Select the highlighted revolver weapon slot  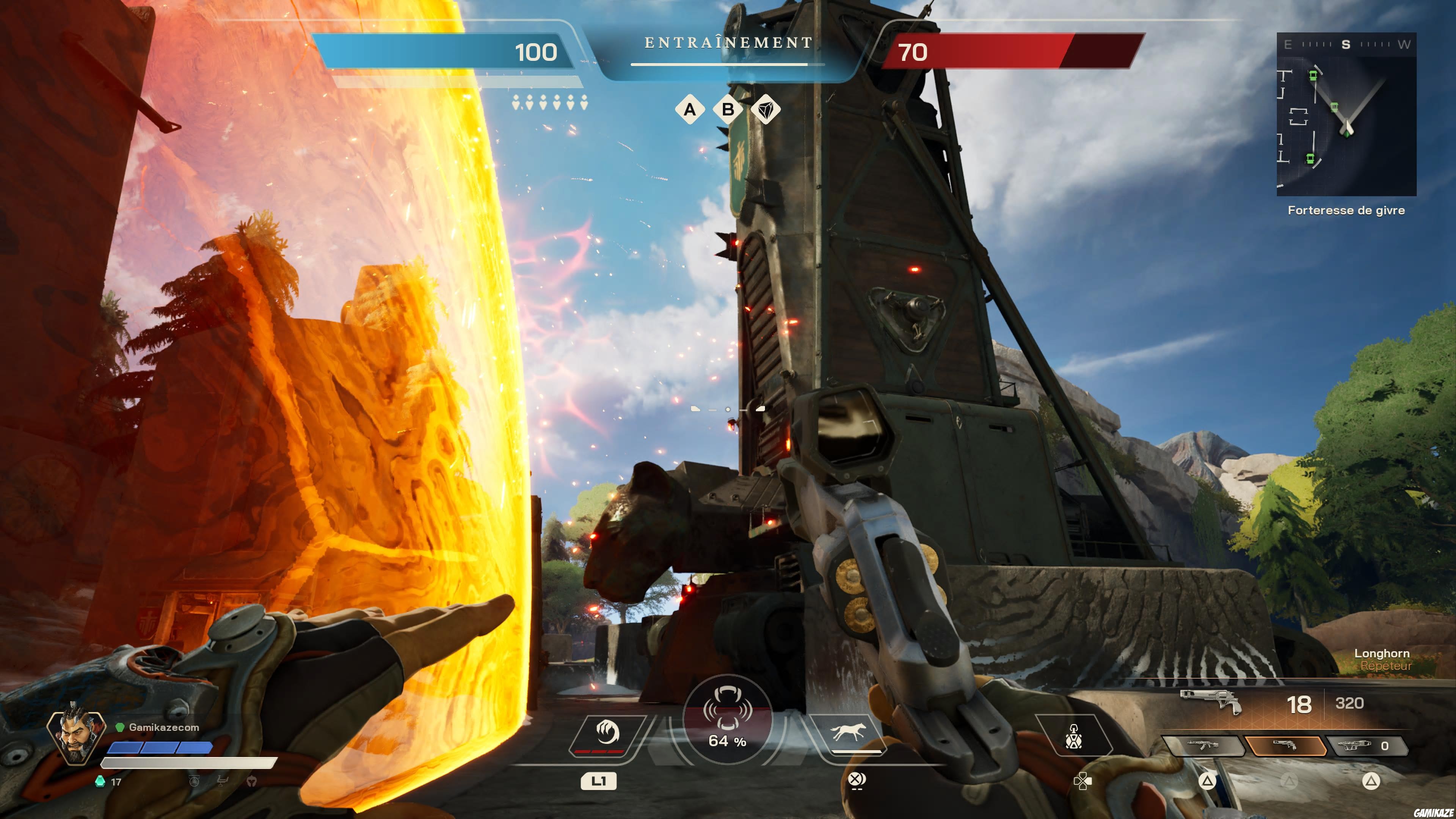pos(1285,745)
